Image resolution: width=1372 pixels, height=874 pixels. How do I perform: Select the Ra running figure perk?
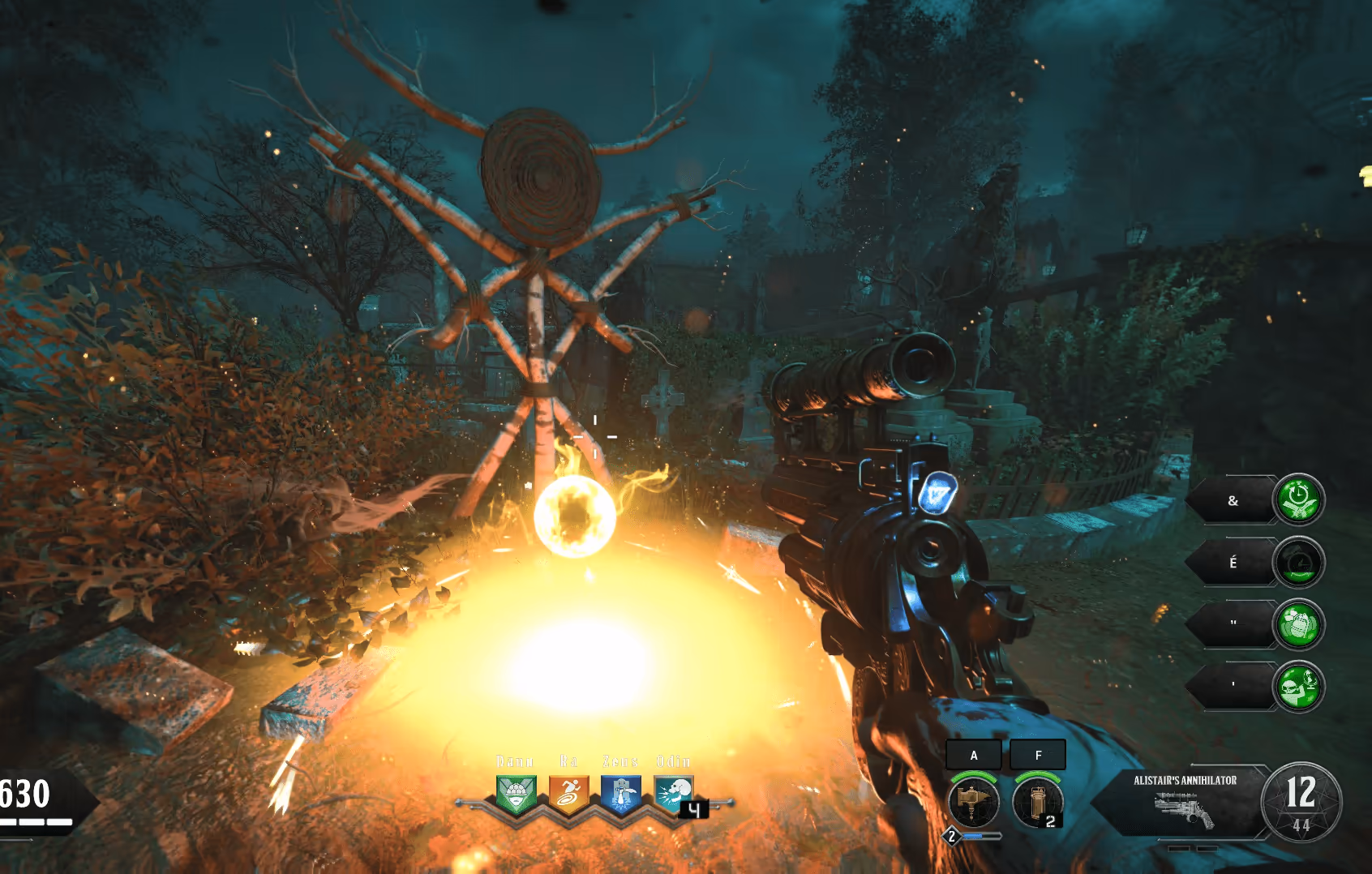tap(568, 795)
